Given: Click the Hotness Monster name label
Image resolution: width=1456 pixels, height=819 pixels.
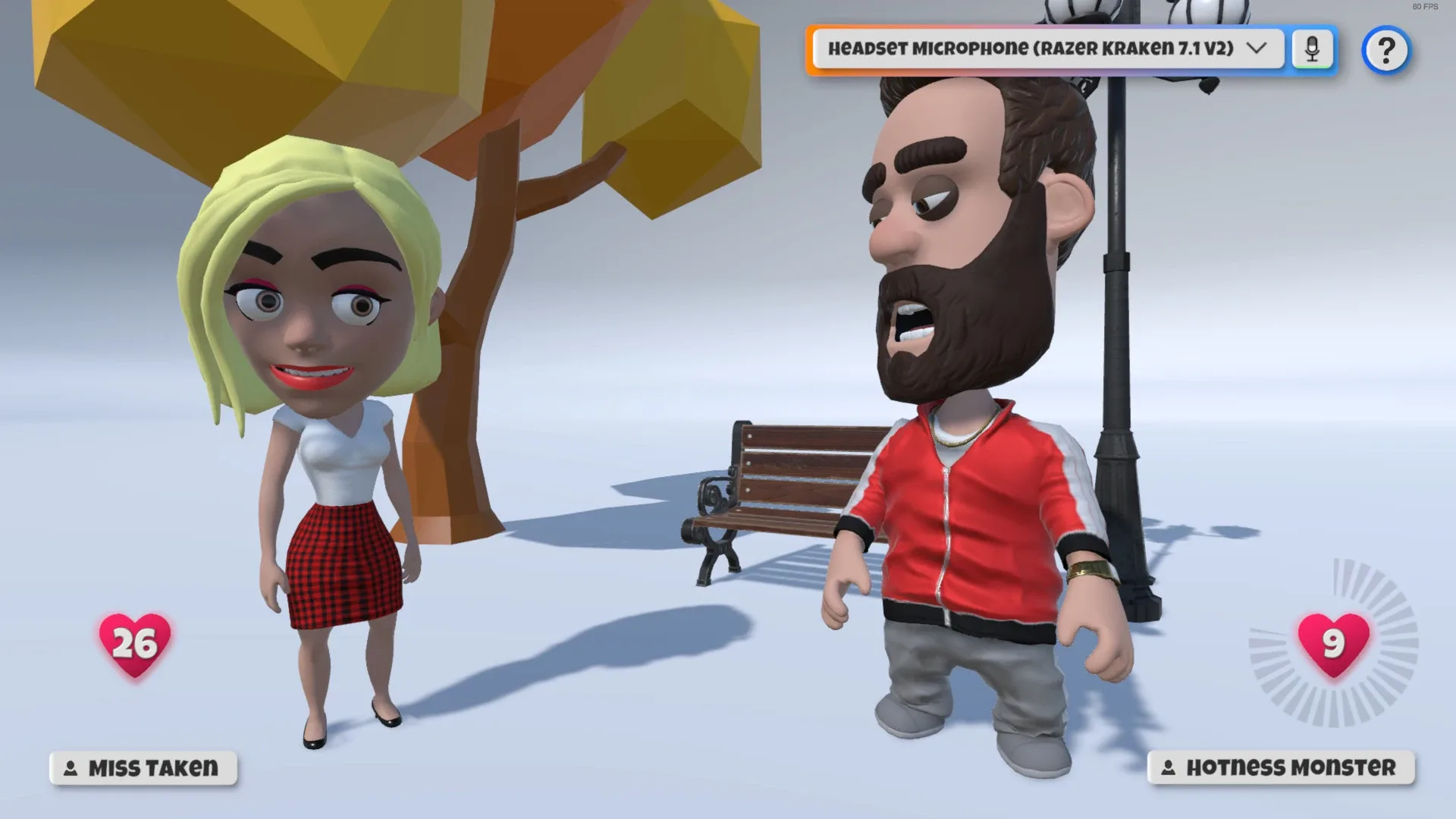Looking at the screenshot, I should (x=1289, y=767).
